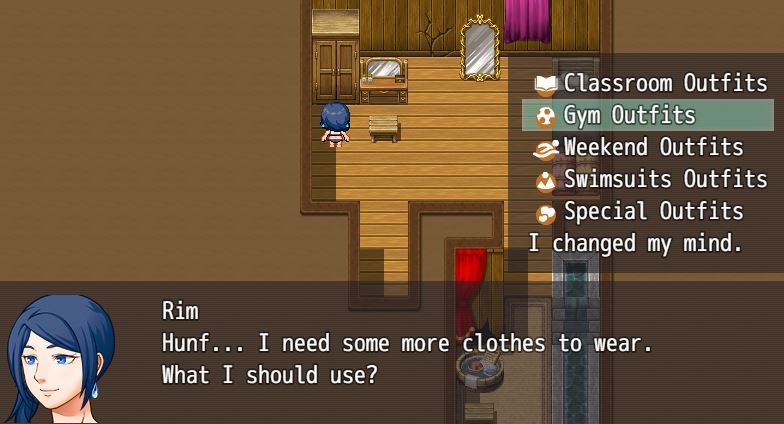Open the Swimsuits Outfits option
This screenshot has height=424, width=784.
click(x=665, y=180)
